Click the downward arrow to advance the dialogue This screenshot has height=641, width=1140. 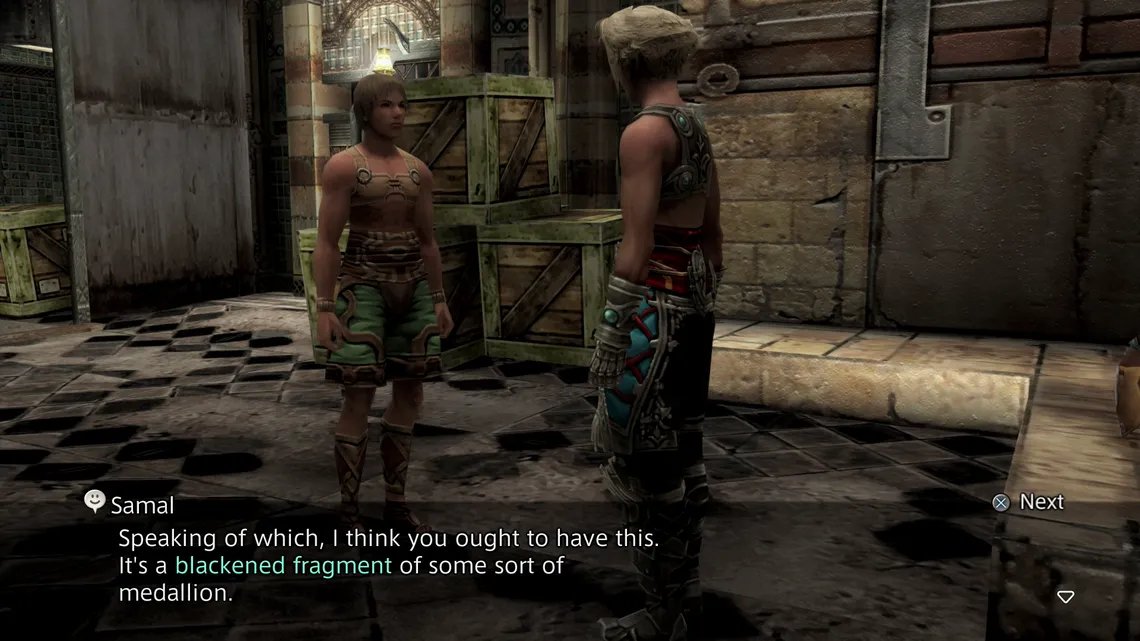click(1066, 597)
